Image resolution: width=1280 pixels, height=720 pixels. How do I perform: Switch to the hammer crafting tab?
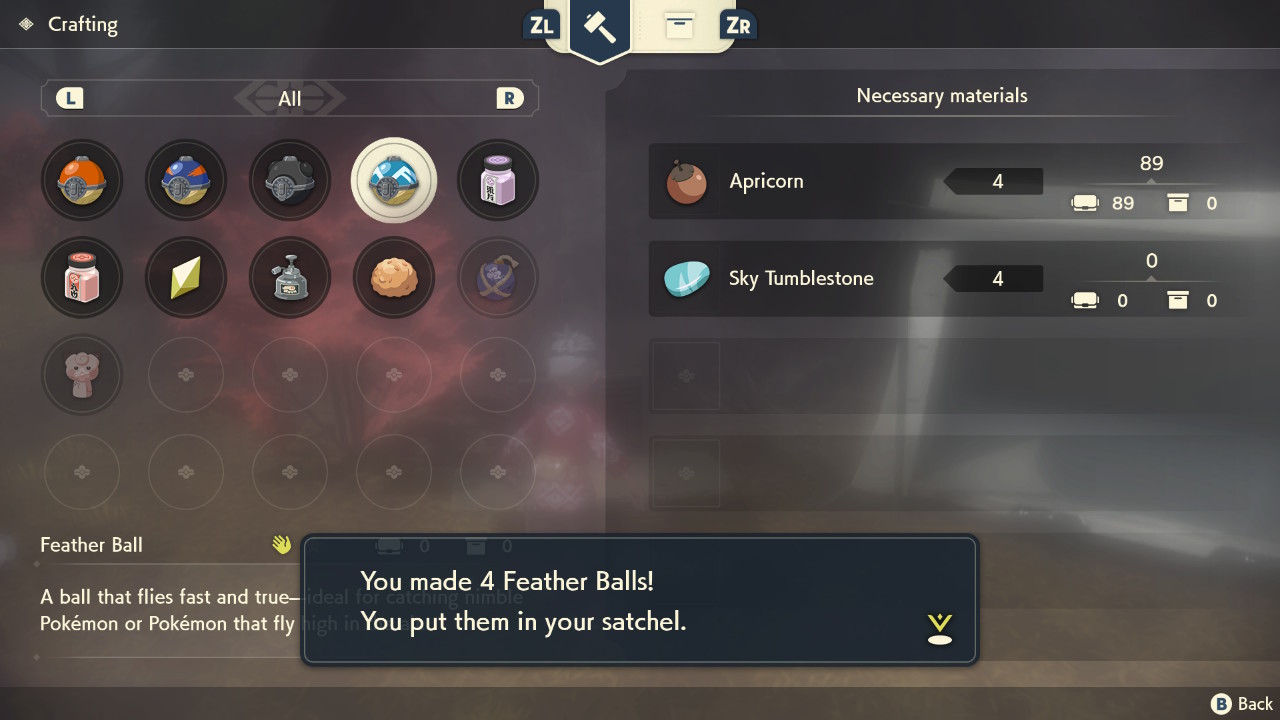point(600,28)
